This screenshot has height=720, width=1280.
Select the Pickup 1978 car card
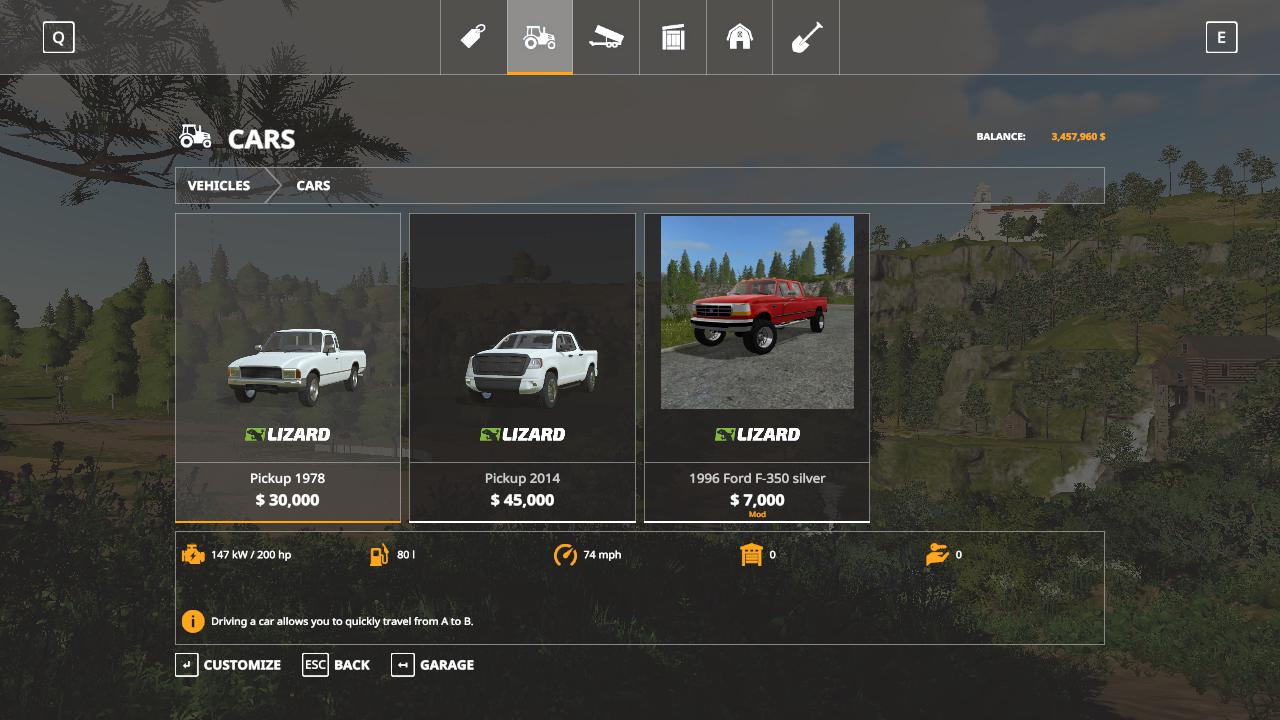(288, 367)
